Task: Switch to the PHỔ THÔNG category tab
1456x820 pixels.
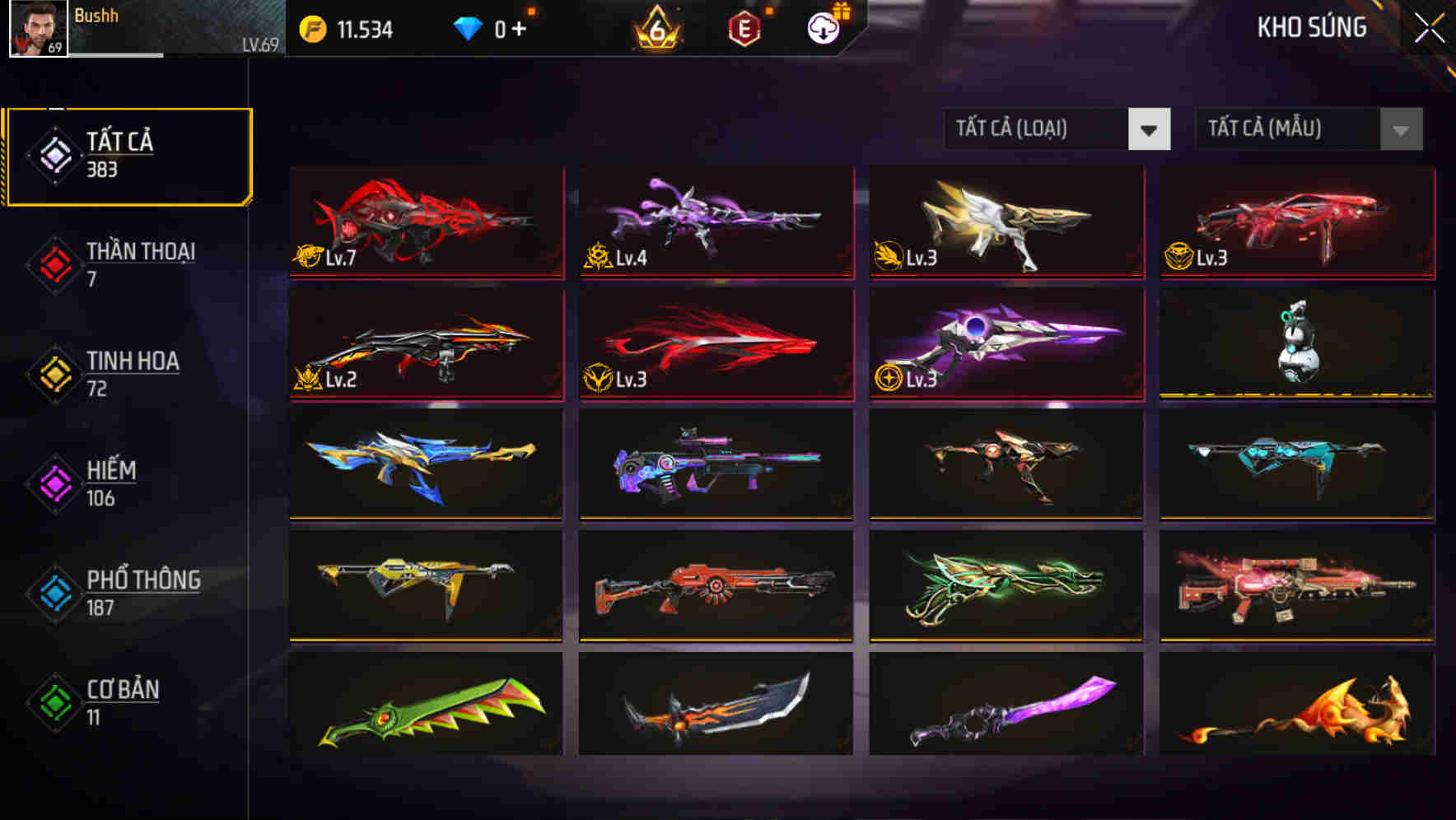Action: pyautogui.click(x=144, y=592)
